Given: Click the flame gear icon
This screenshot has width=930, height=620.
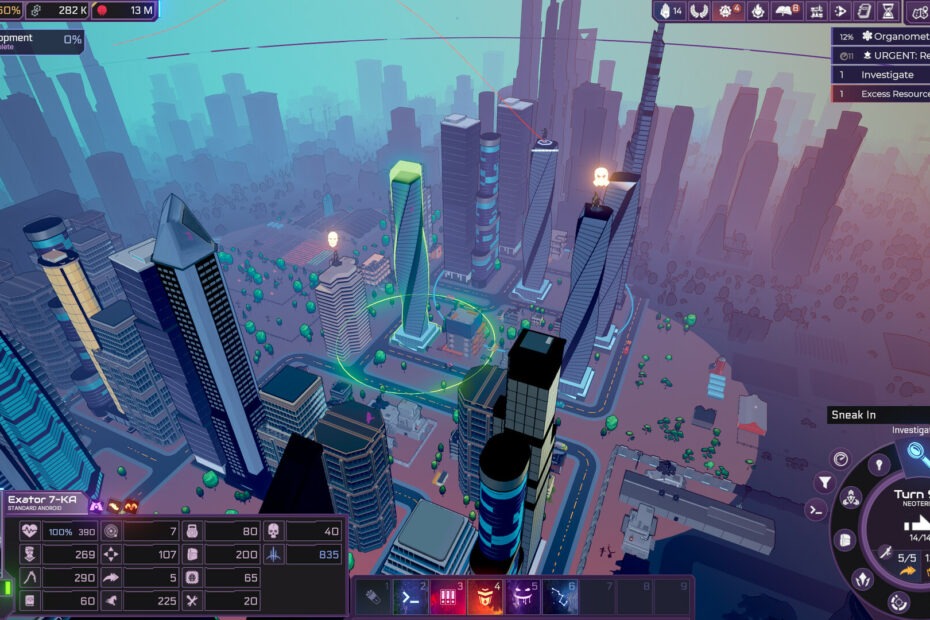Looking at the screenshot, I should click(757, 11).
